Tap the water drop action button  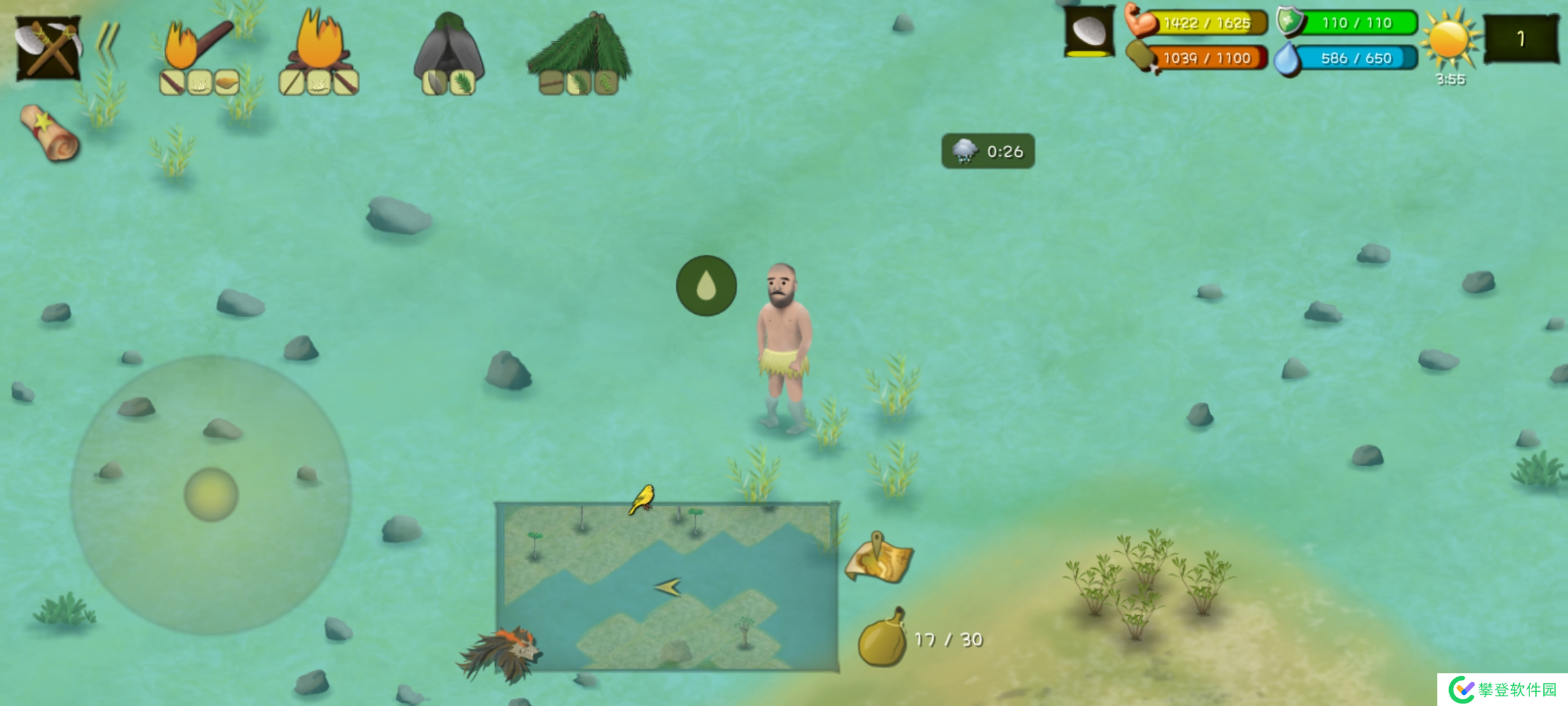coord(706,286)
